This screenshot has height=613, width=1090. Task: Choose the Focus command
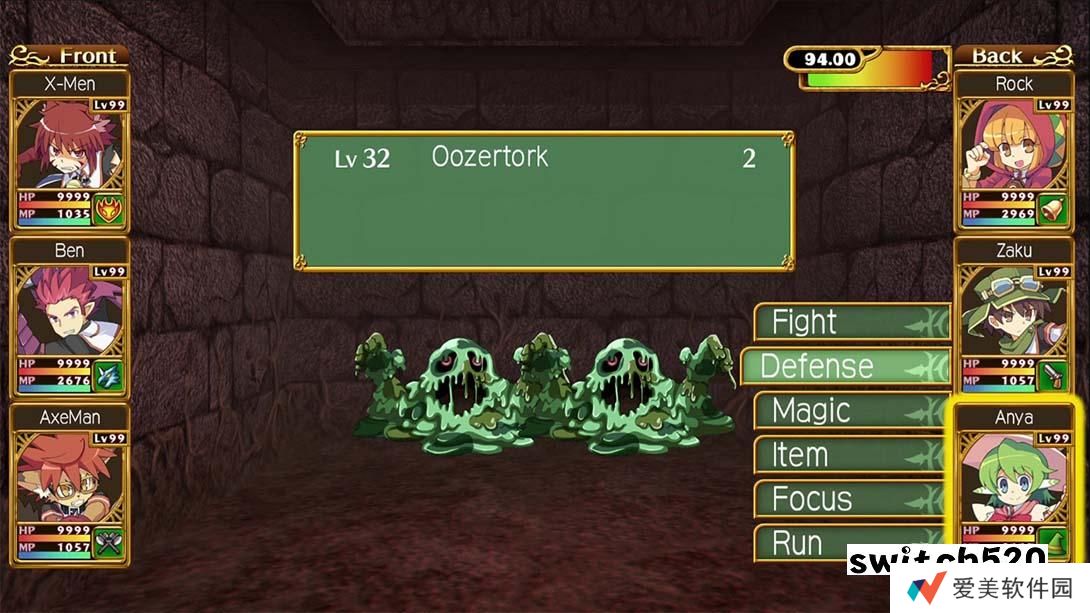pos(850,499)
